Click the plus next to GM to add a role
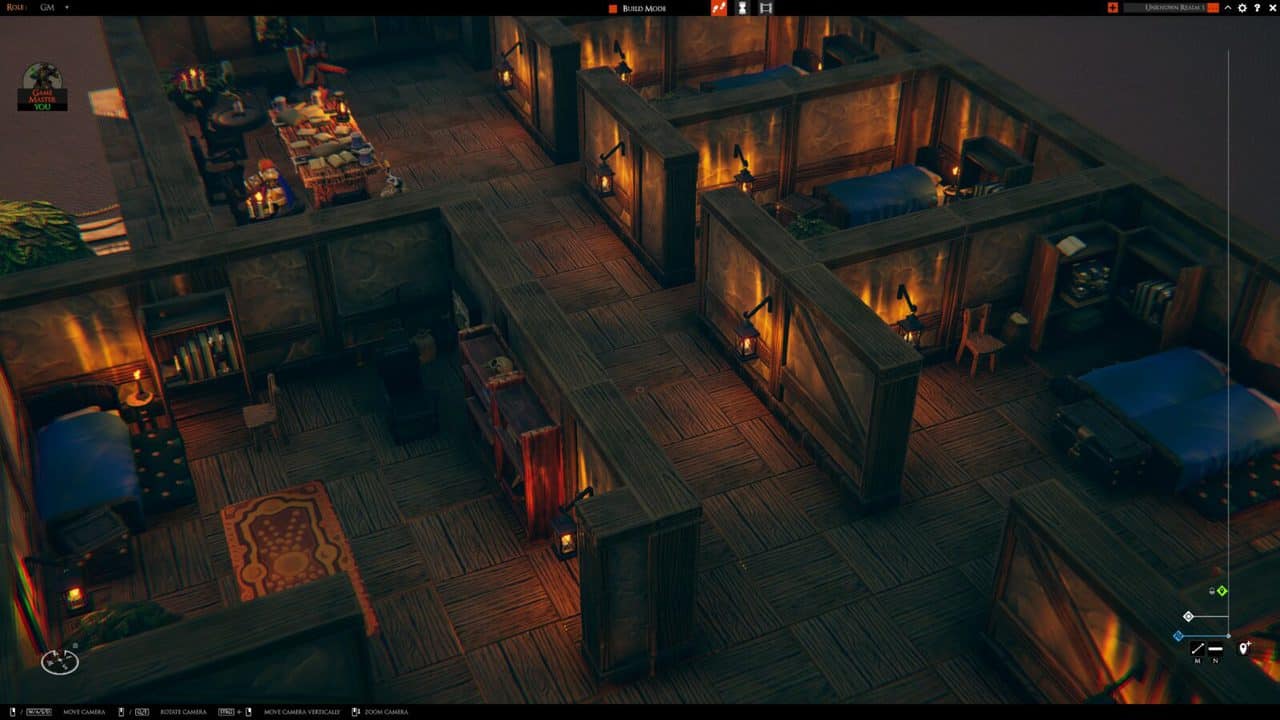The height and width of the screenshot is (720, 1280). (x=65, y=8)
